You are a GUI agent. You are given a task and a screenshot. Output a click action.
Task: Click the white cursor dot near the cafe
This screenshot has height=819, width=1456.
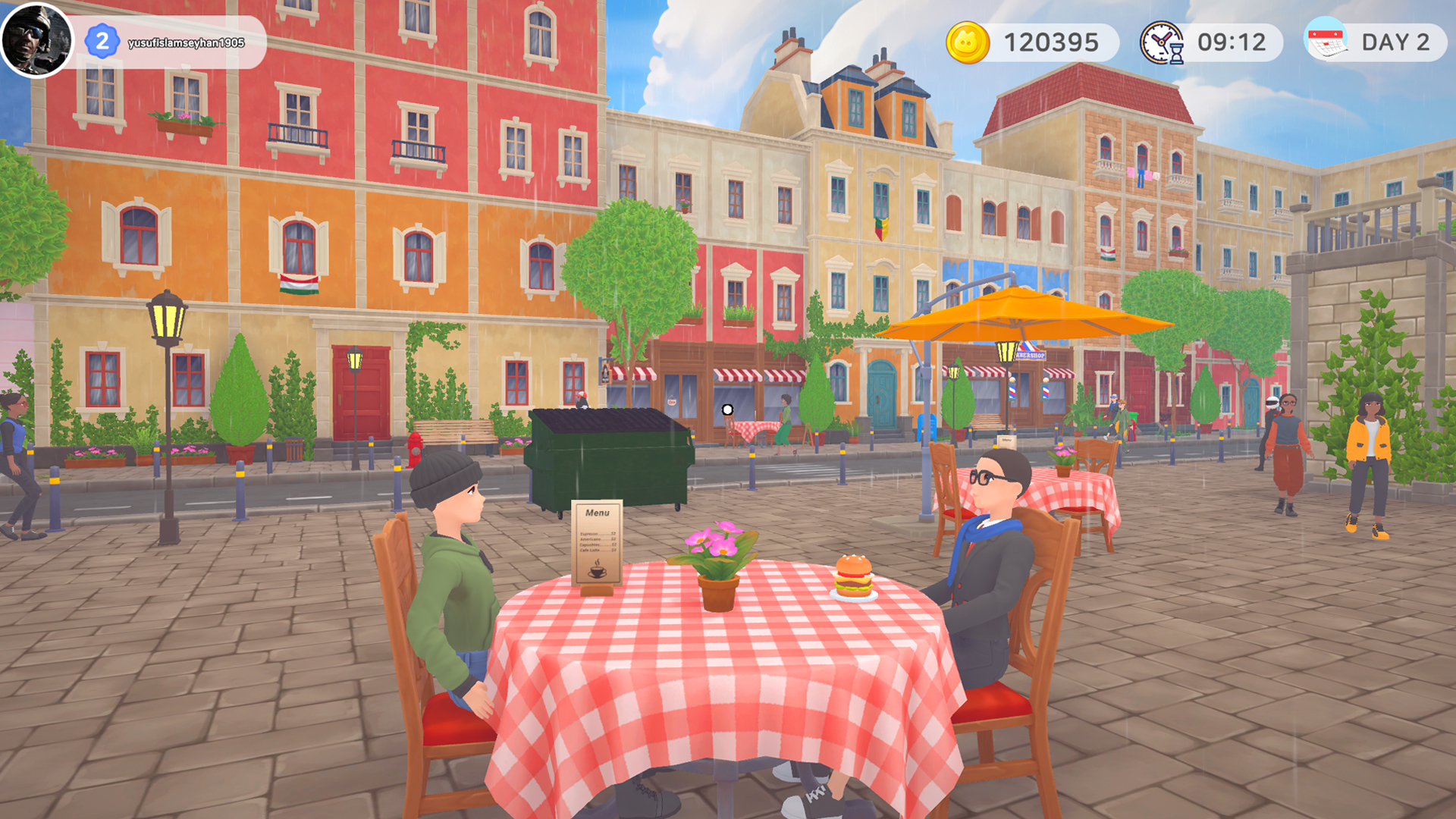(729, 409)
